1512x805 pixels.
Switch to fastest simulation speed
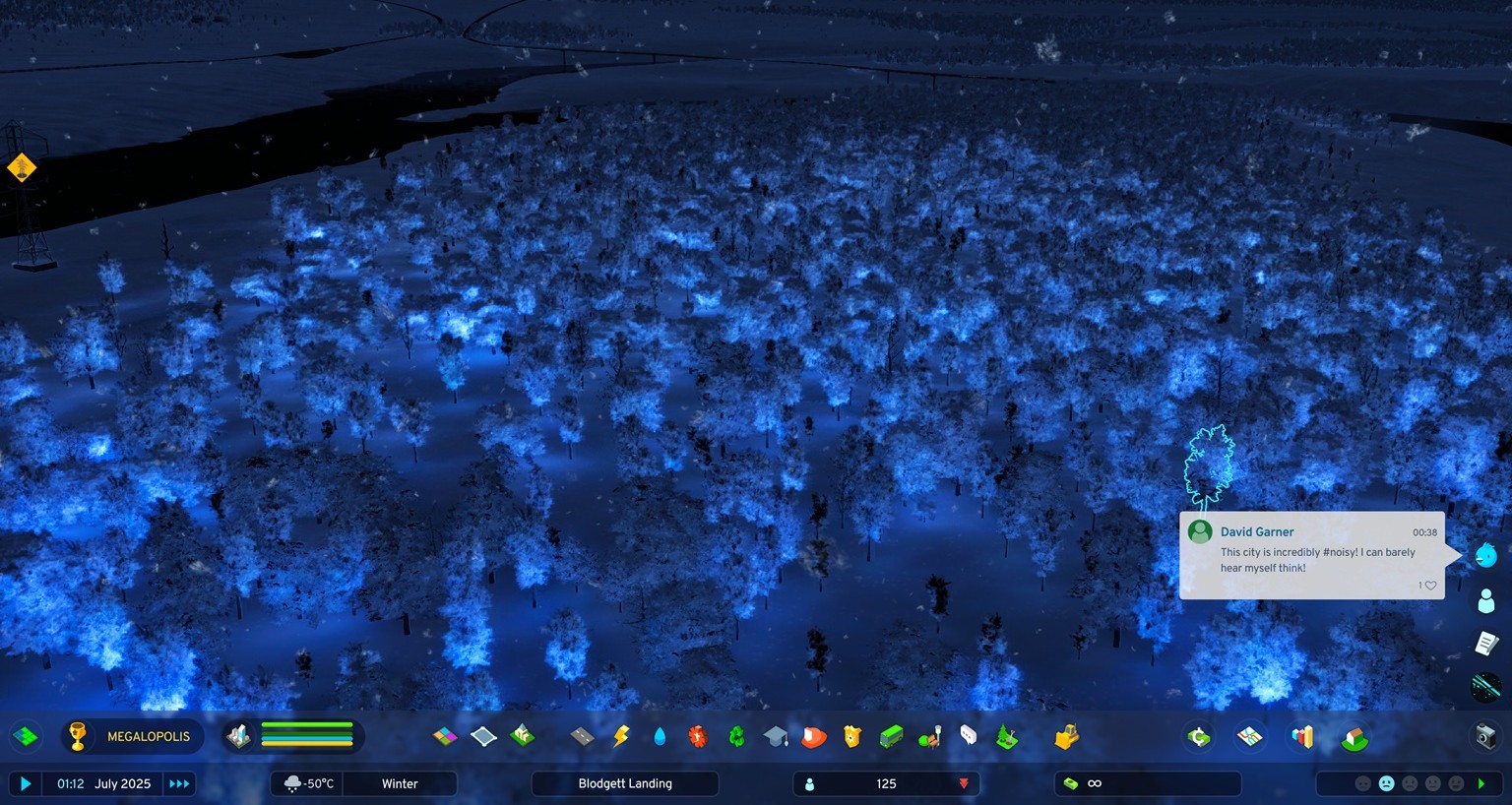pos(178,783)
